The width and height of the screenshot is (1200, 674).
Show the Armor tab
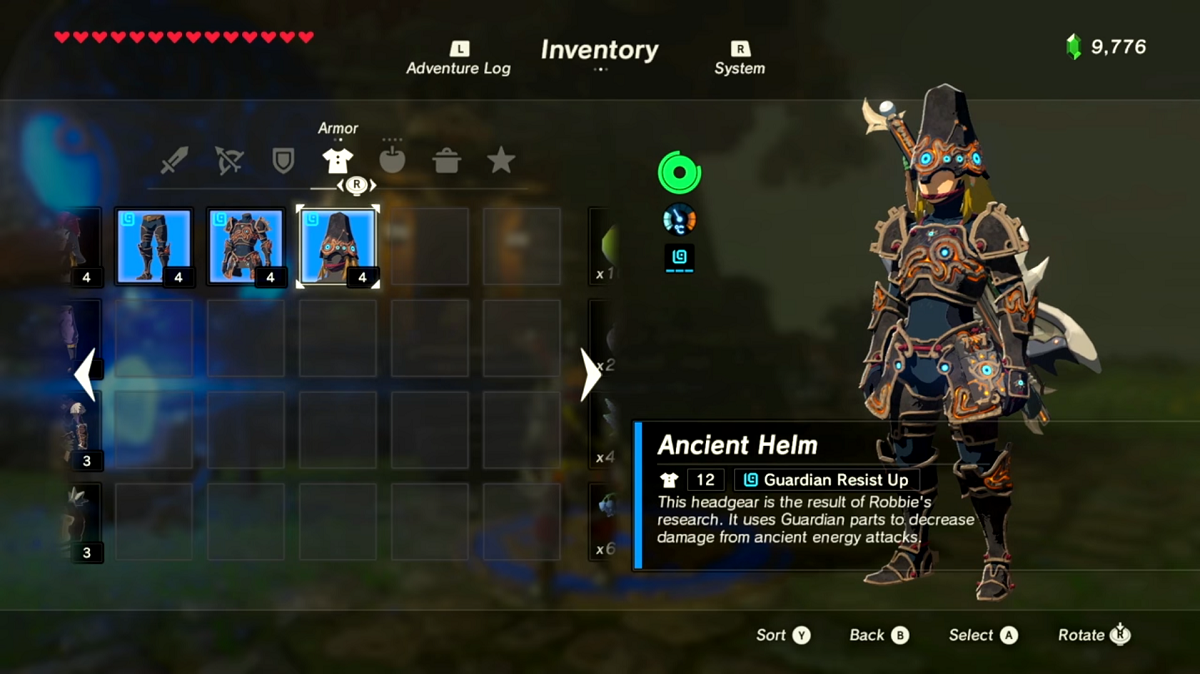click(337, 160)
